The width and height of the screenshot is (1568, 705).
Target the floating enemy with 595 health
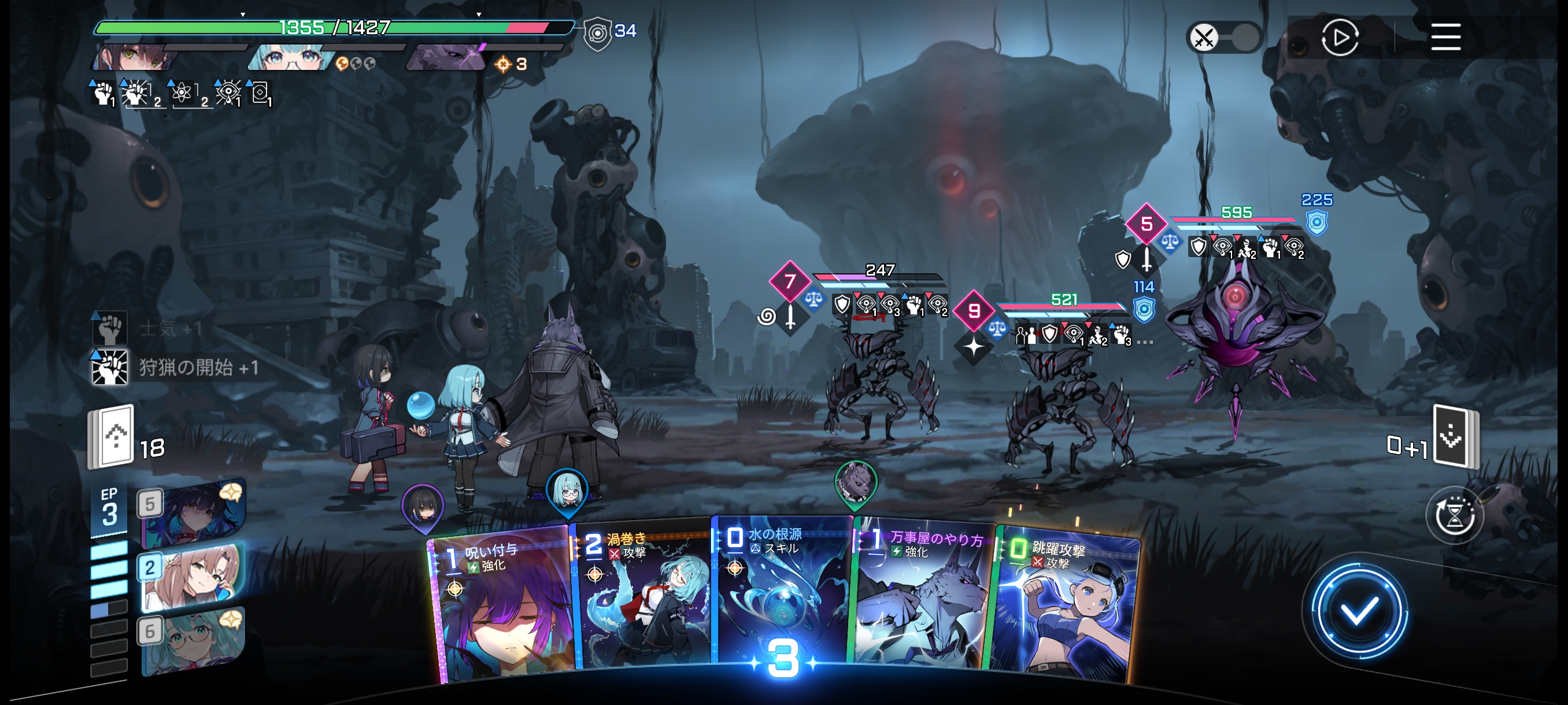tap(1236, 328)
